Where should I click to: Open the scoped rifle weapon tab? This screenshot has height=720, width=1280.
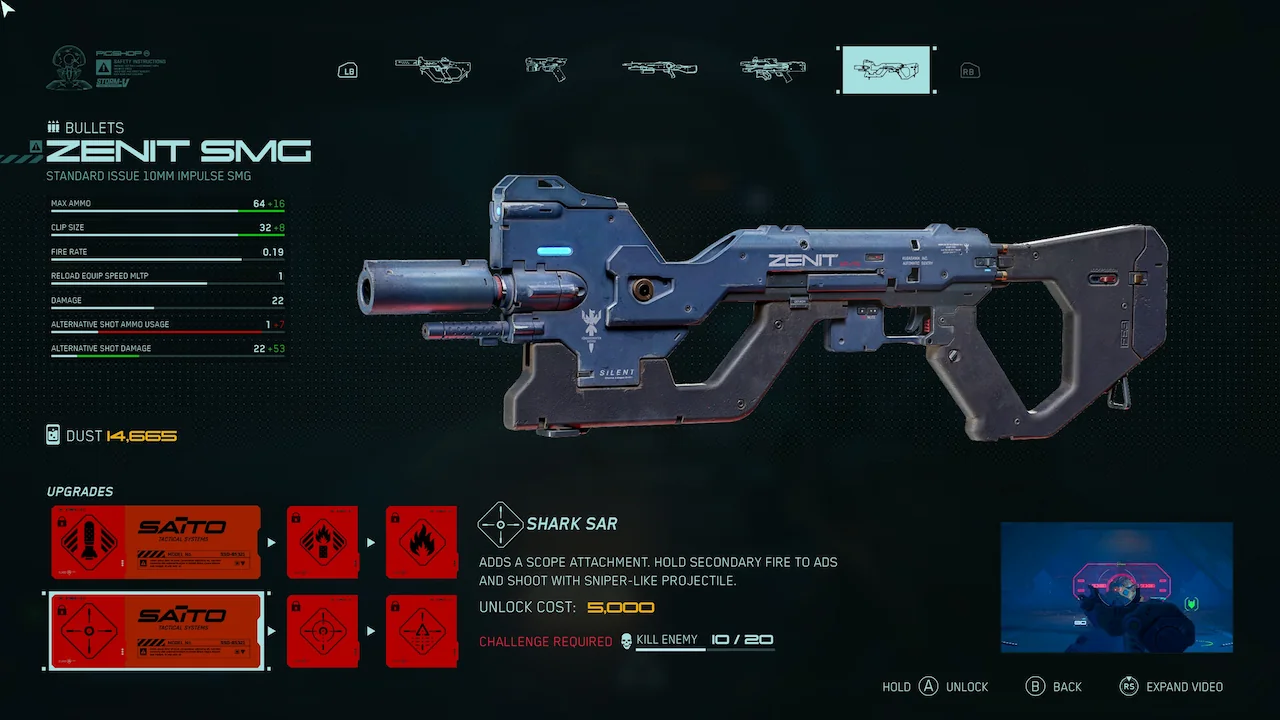772,69
